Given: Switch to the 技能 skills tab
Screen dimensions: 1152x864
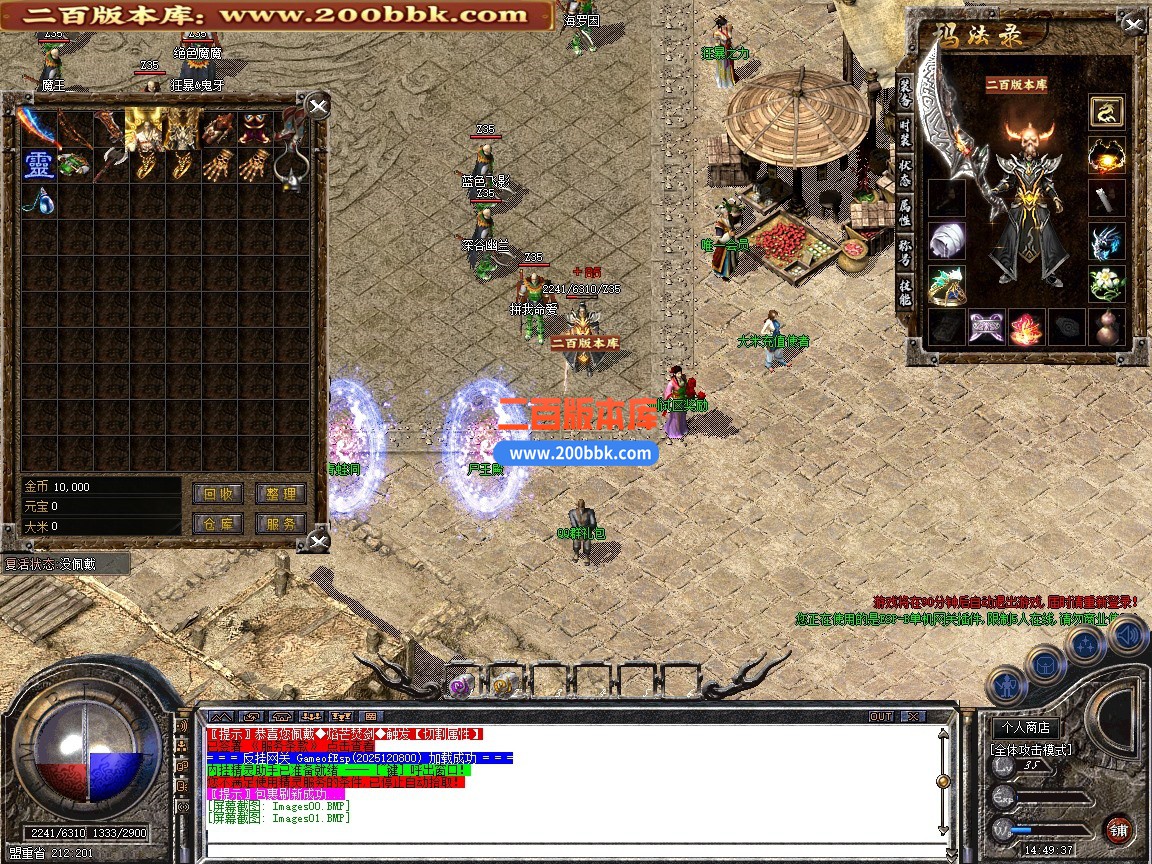Looking at the screenshot, I should (x=904, y=291).
